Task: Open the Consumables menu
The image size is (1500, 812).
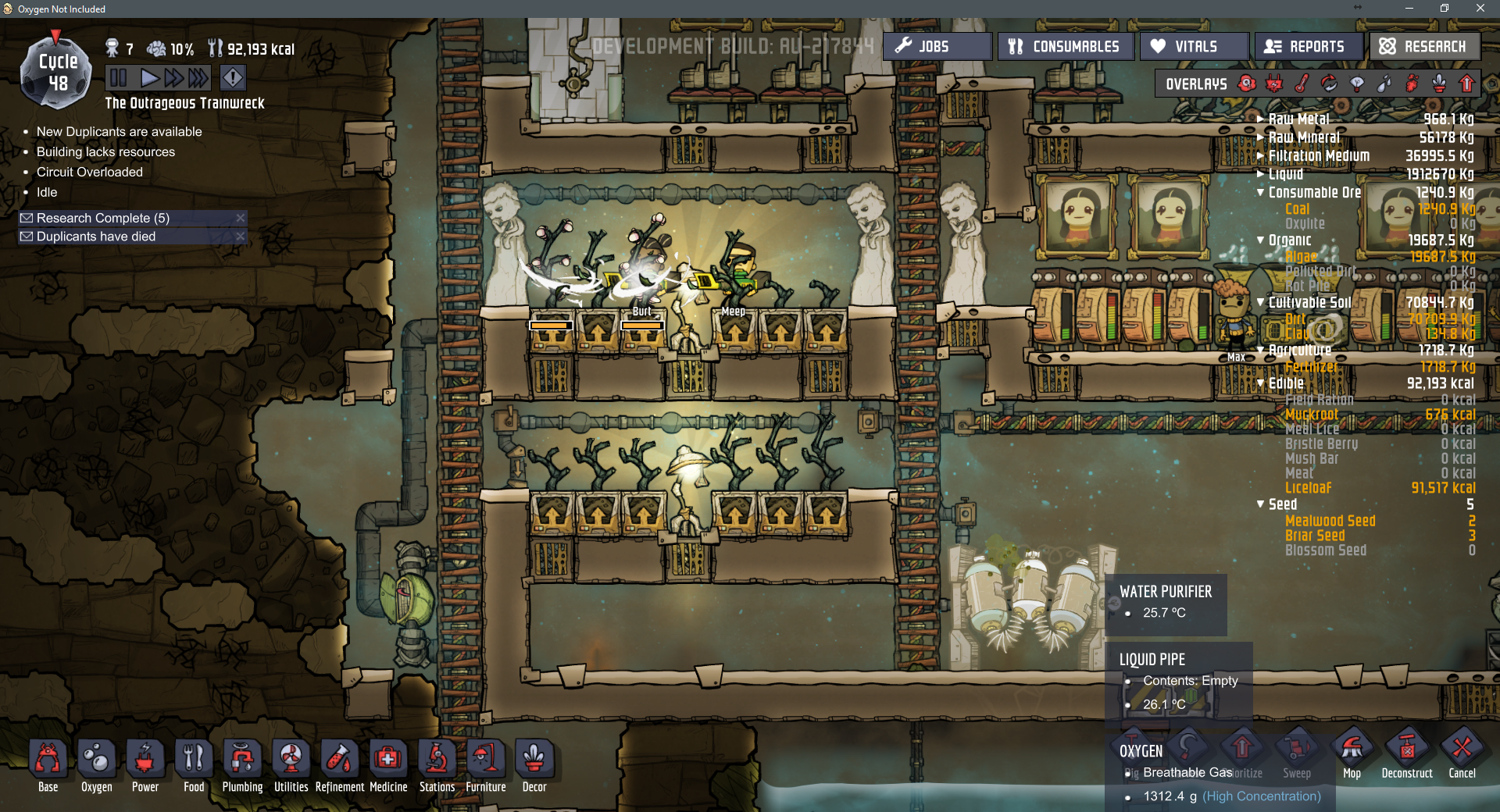Action: (1064, 47)
